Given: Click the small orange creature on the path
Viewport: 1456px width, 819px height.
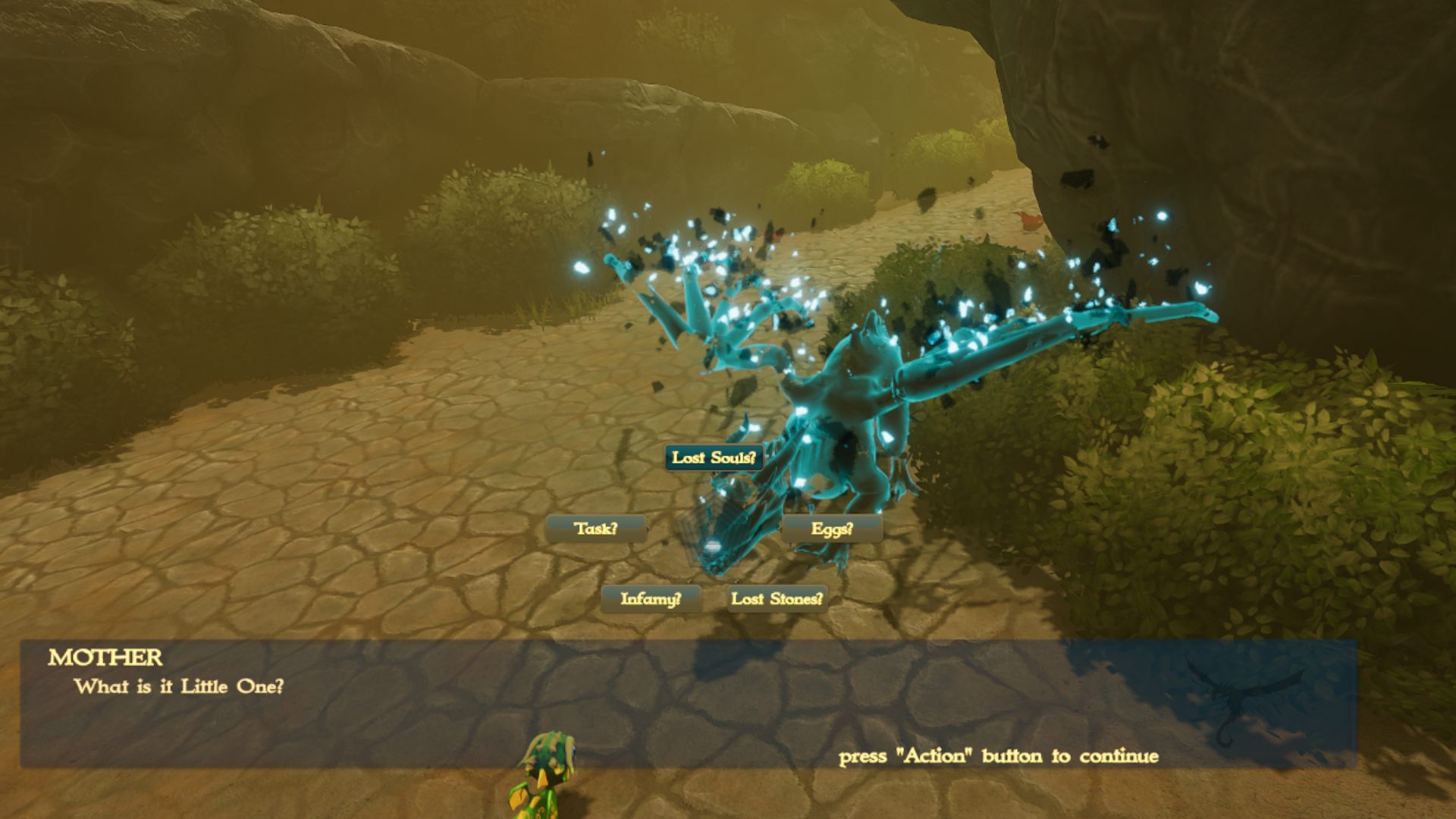Looking at the screenshot, I should point(1030,221).
